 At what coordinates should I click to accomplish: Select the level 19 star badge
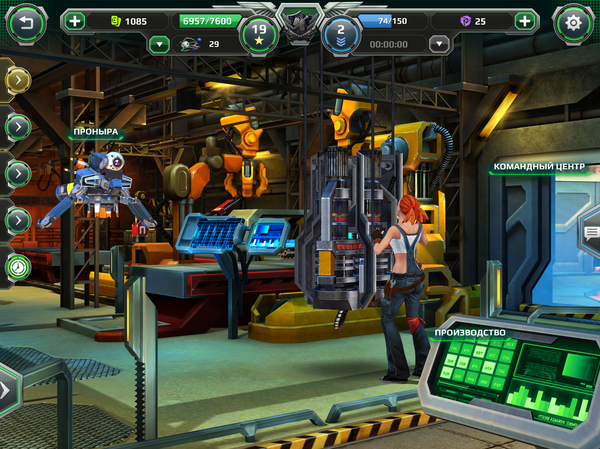click(258, 34)
